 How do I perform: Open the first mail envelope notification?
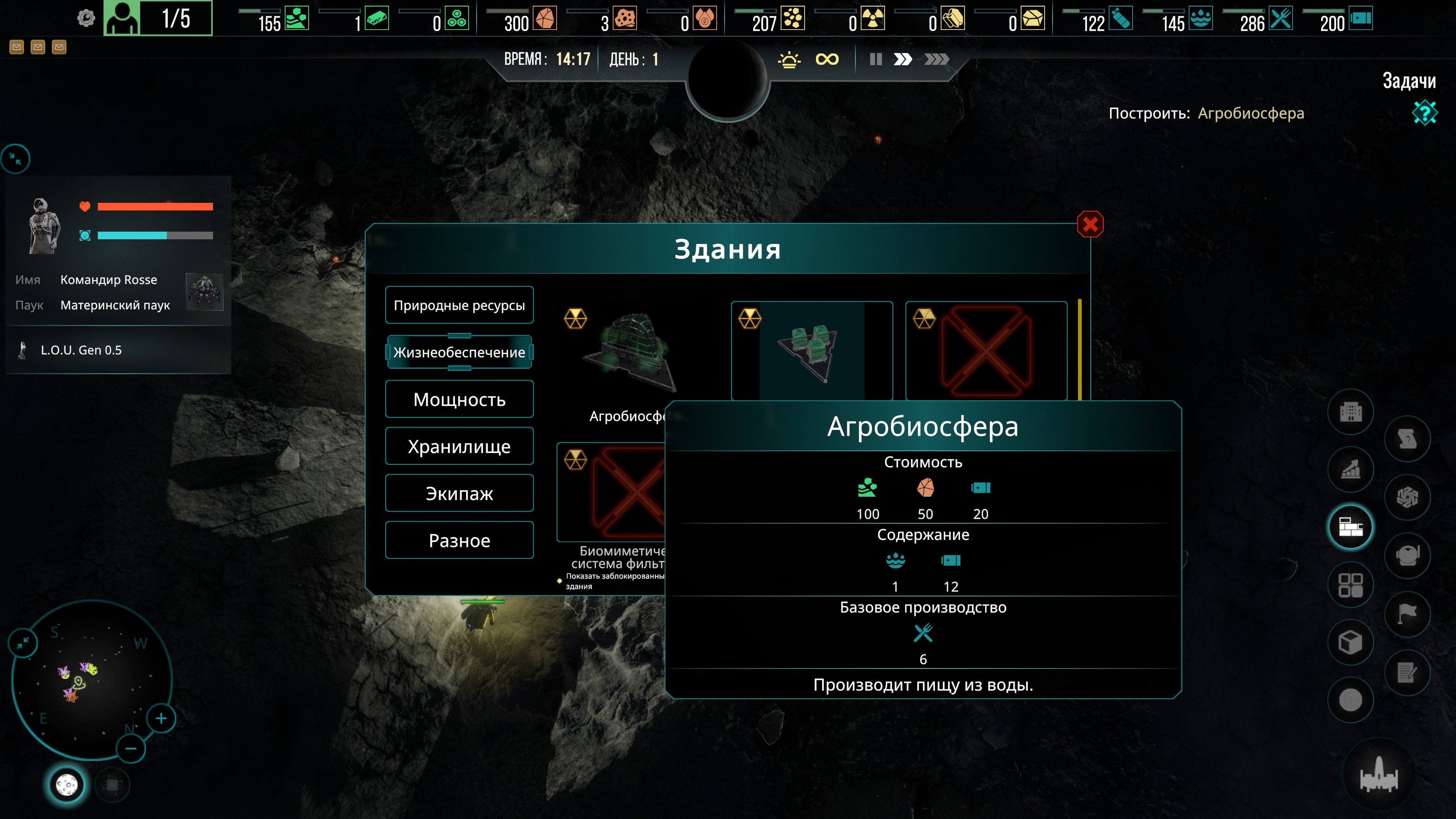point(17,47)
